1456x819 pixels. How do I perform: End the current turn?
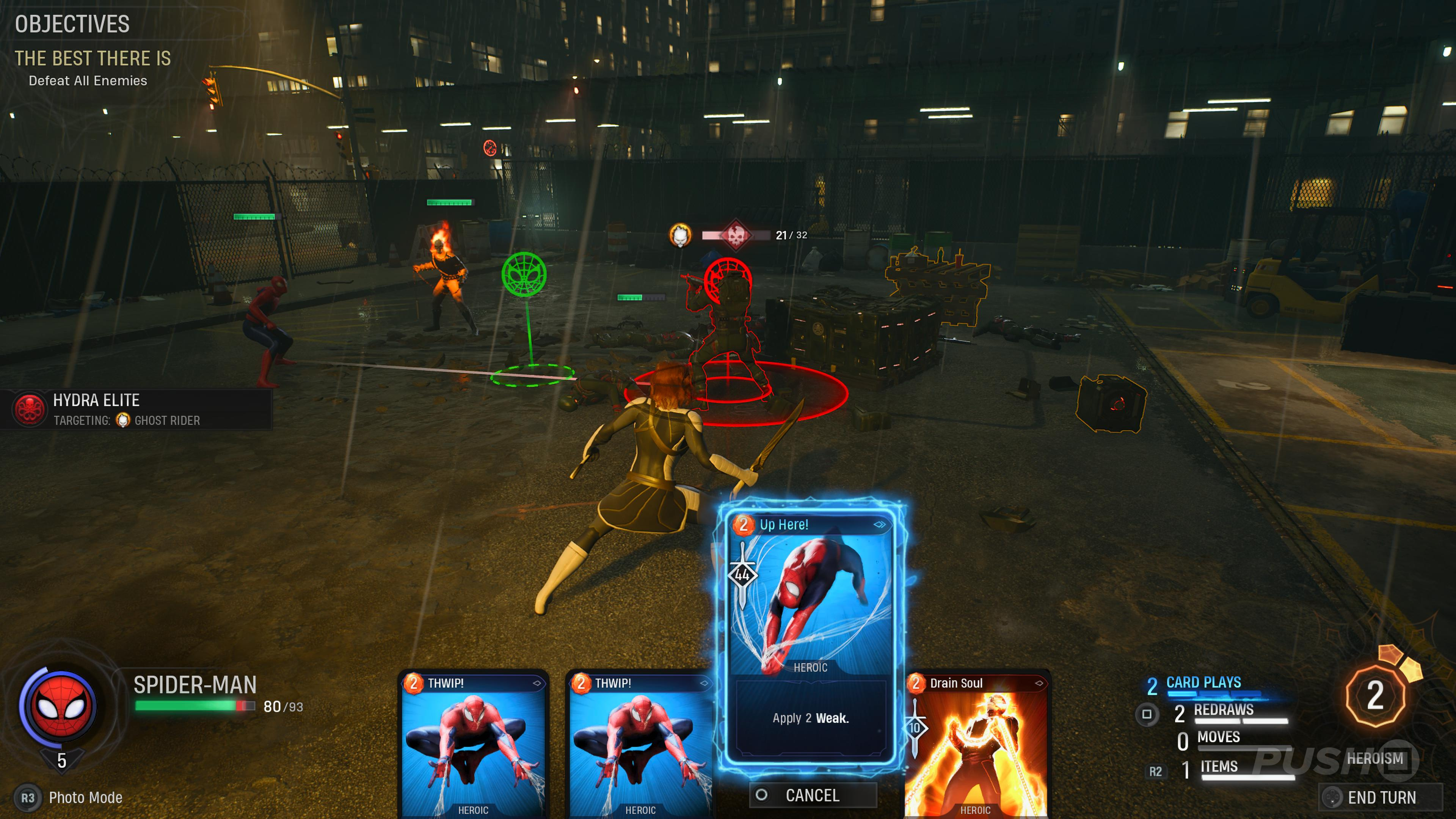(x=1380, y=797)
